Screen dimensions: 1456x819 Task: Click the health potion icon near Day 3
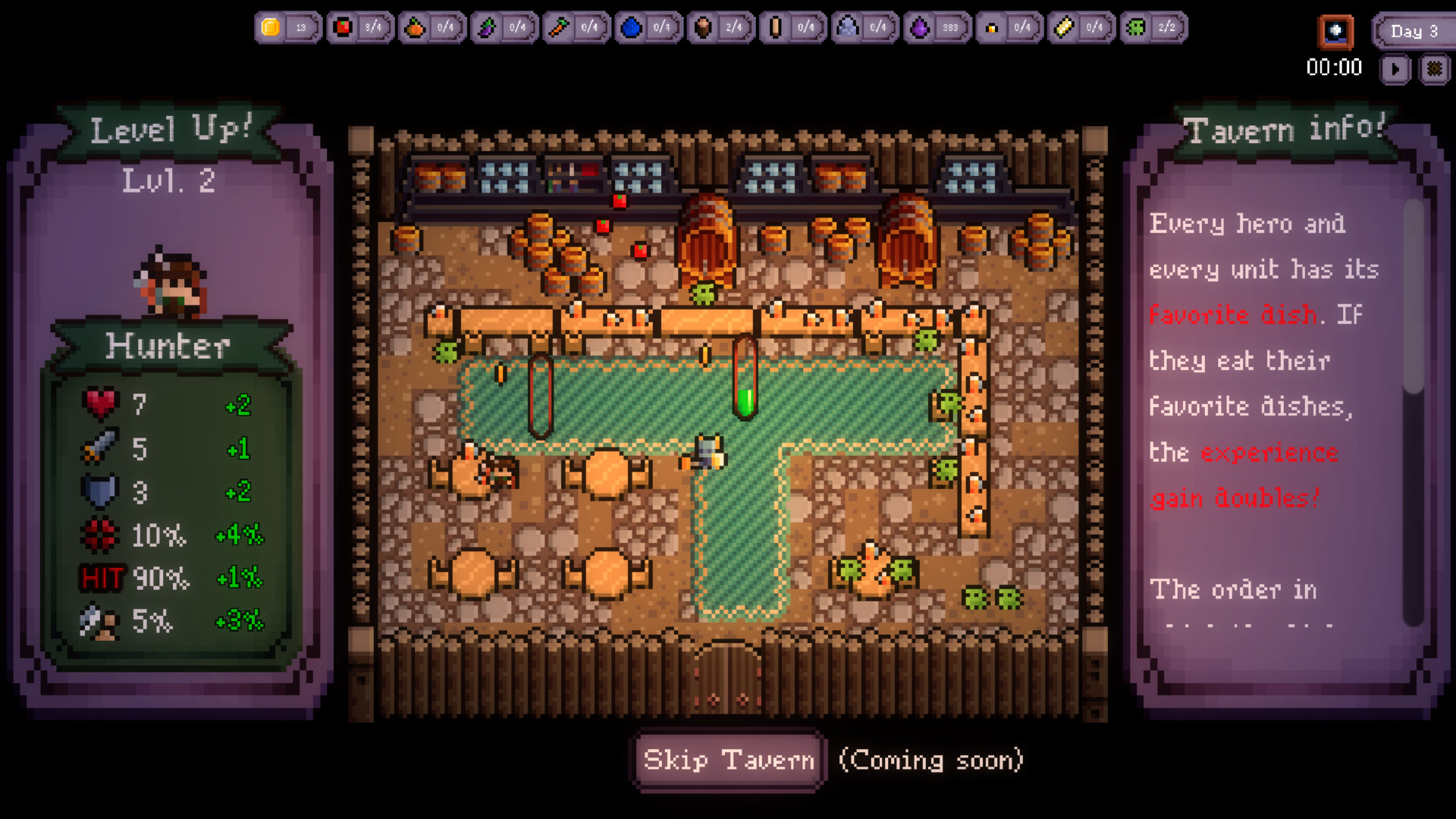tap(1336, 32)
